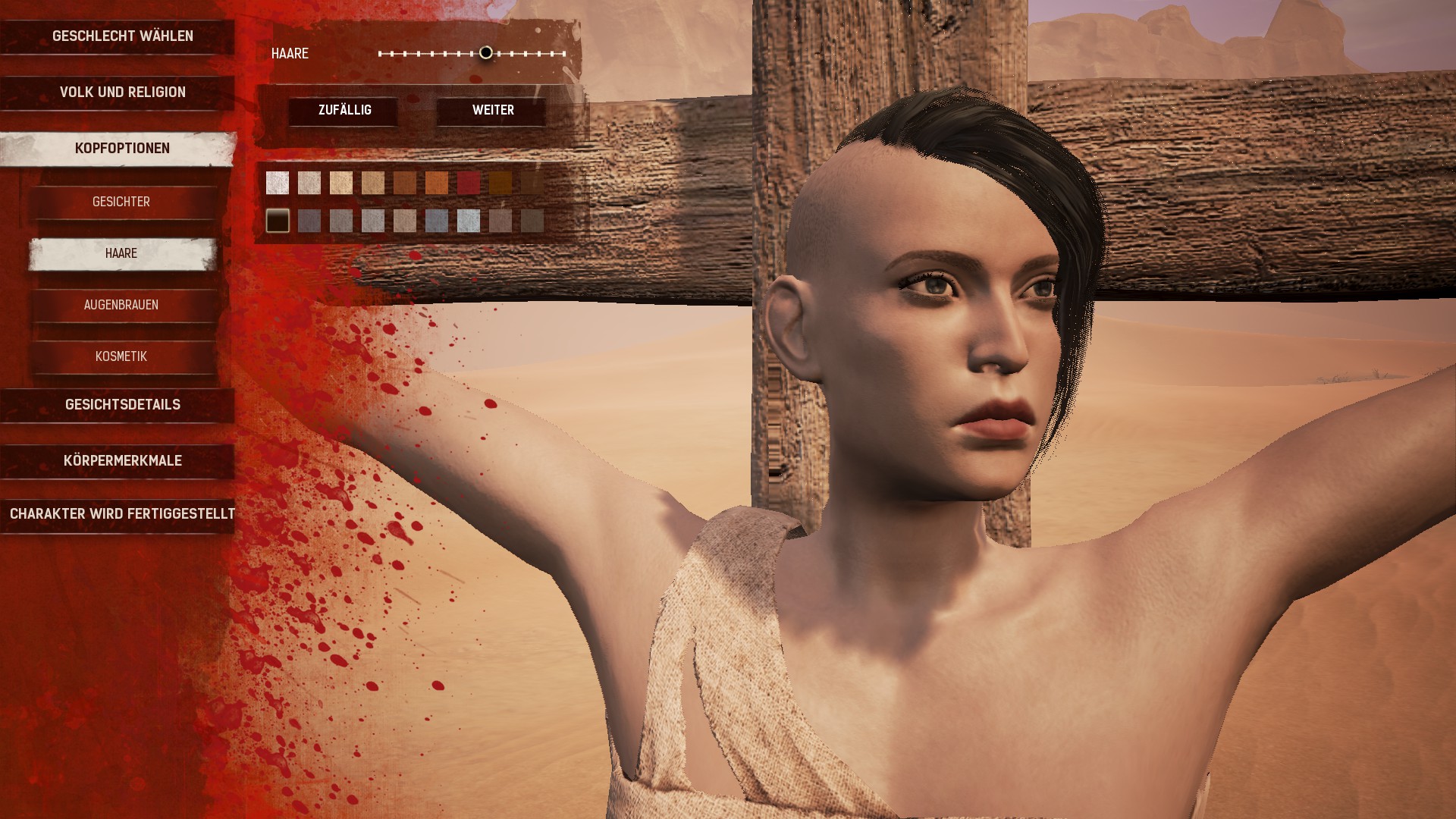This screenshot has width=1456, height=819.
Task: Select the Volk und Religion menu
Action: tap(122, 93)
